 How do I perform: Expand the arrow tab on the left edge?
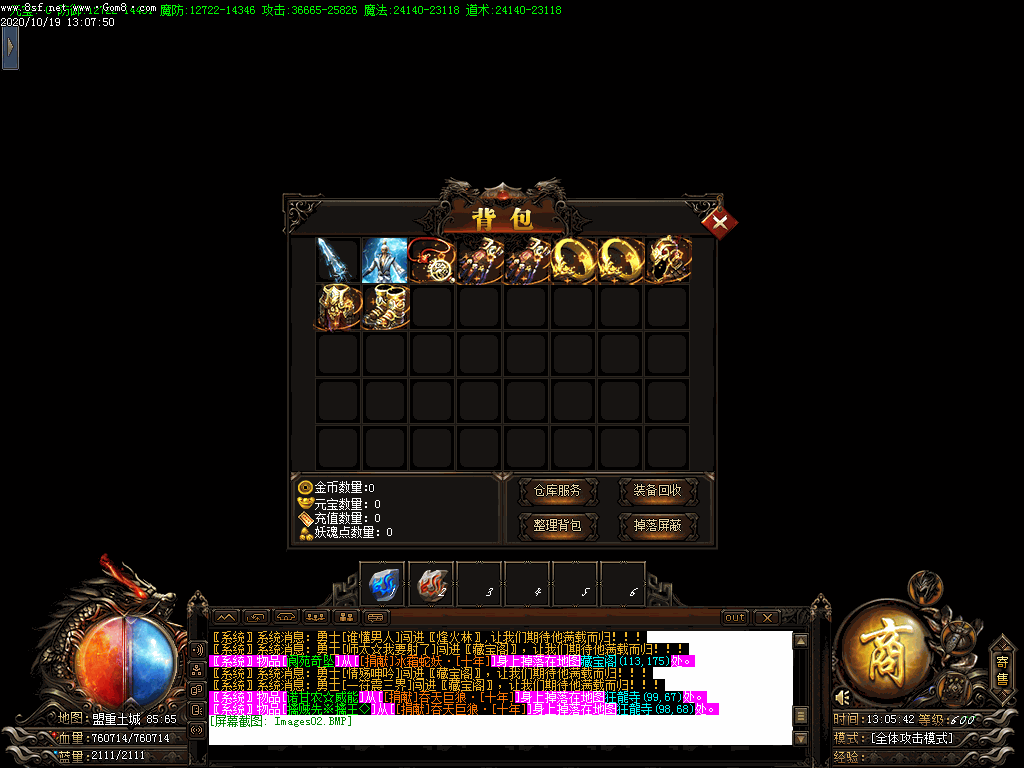(10, 47)
